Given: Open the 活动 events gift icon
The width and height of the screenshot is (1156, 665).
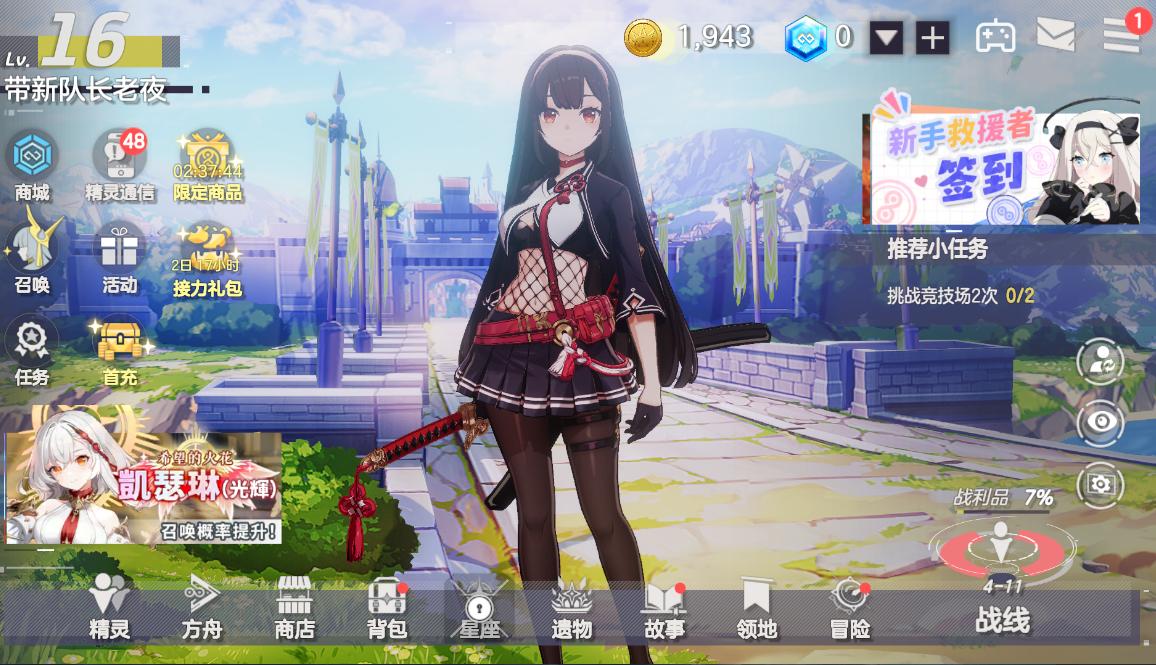Looking at the screenshot, I should click(x=119, y=256).
